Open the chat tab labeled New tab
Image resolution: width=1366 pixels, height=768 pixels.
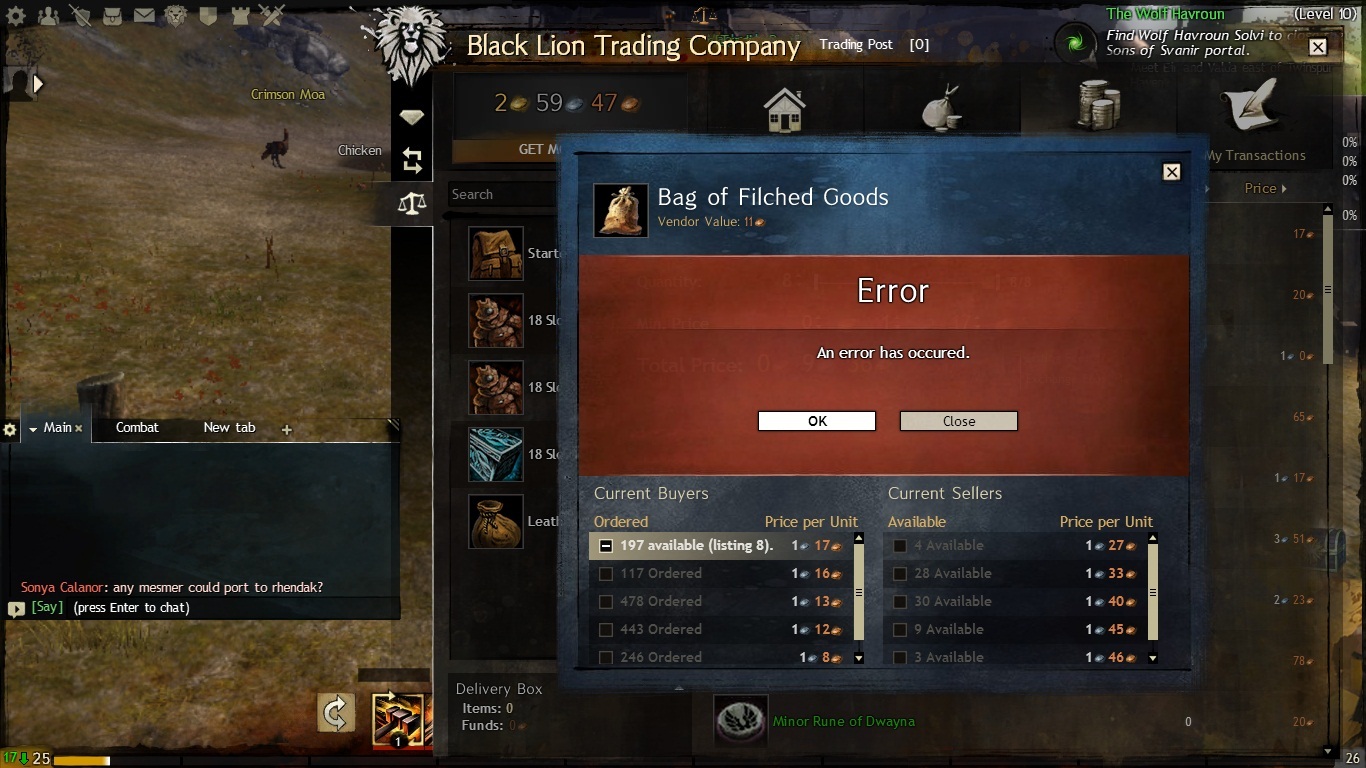click(x=229, y=427)
